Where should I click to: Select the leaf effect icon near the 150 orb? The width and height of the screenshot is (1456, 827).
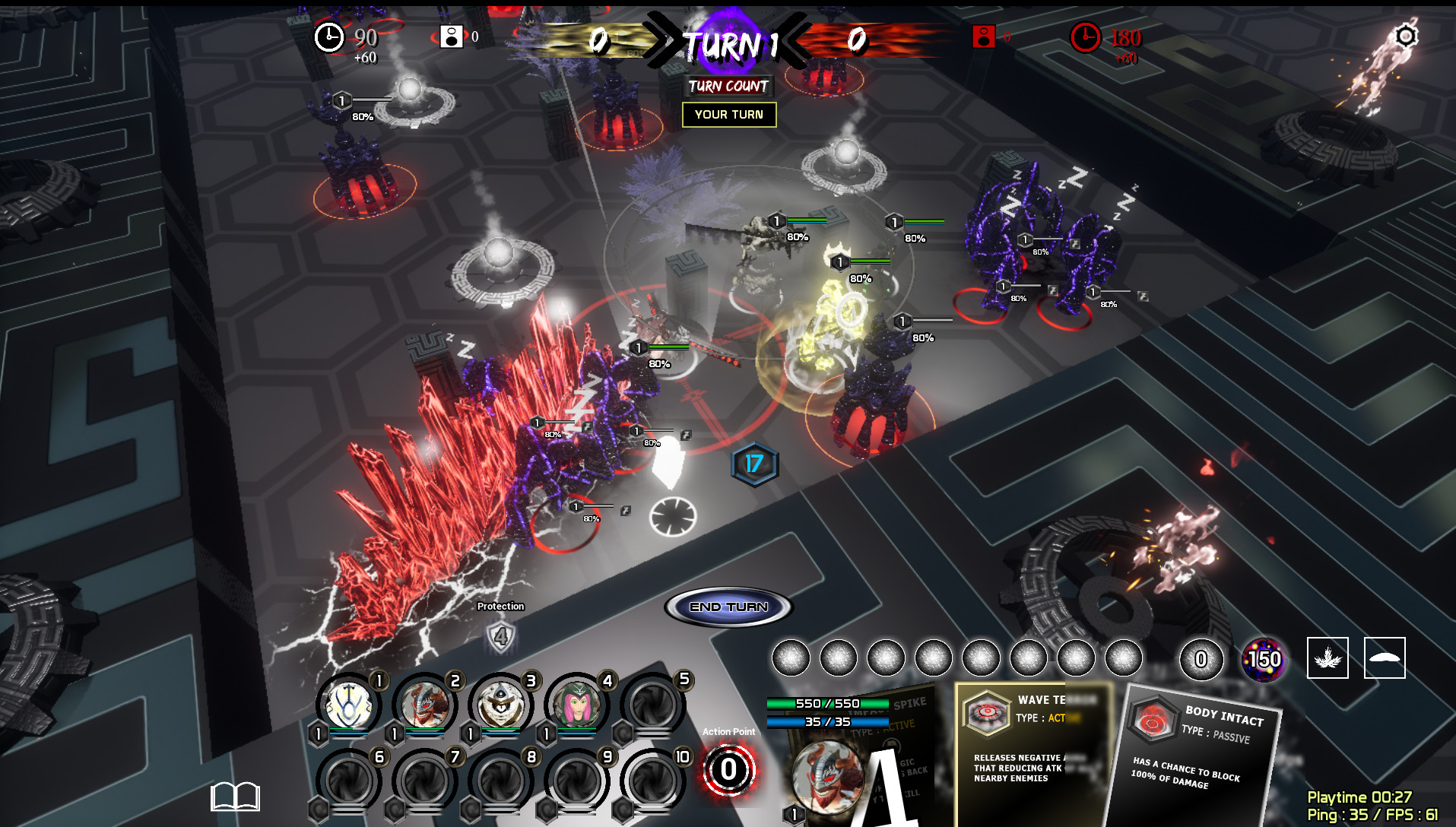tap(1328, 658)
